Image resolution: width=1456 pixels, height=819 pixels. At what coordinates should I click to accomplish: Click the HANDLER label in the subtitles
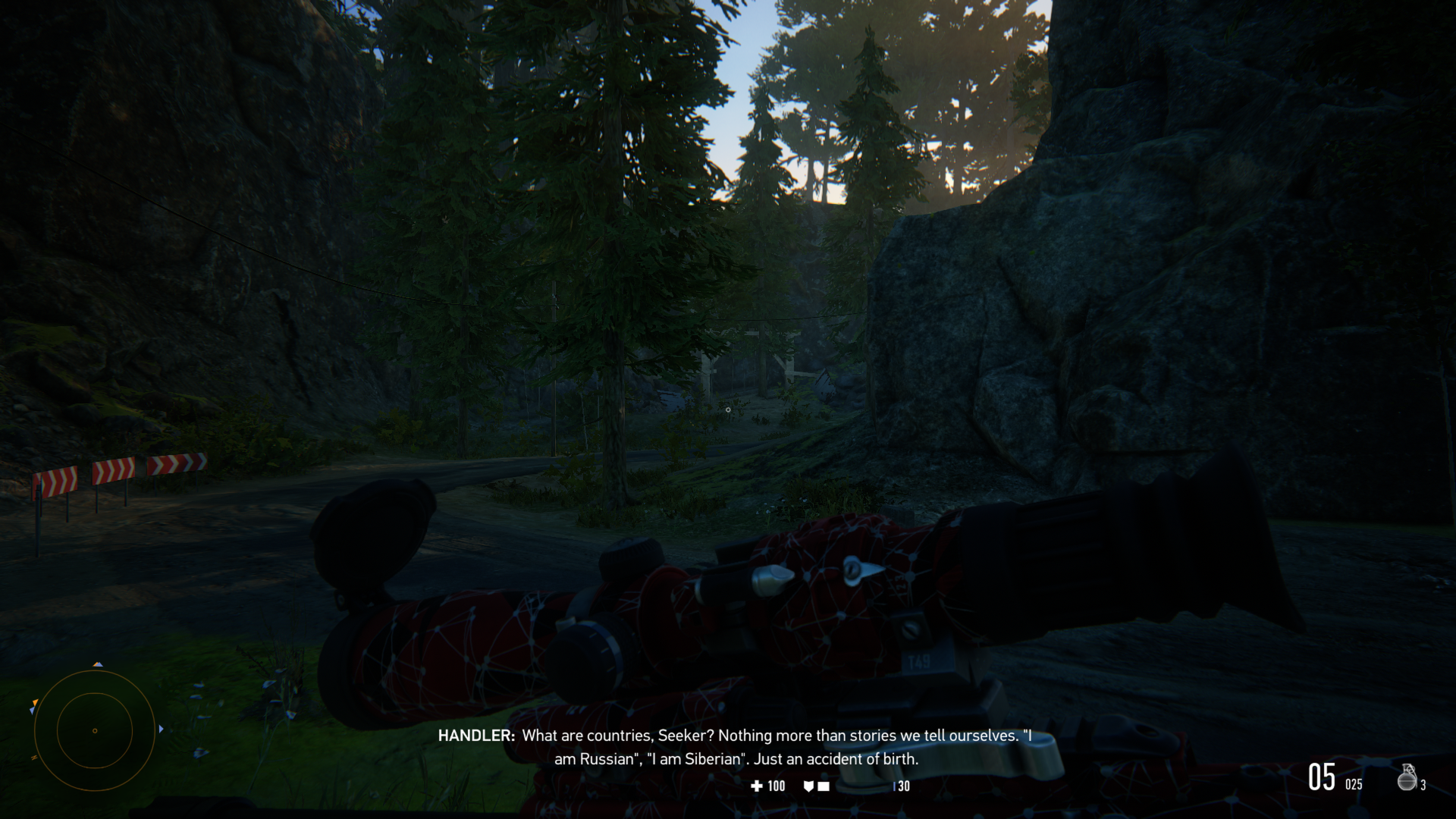[x=476, y=736]
